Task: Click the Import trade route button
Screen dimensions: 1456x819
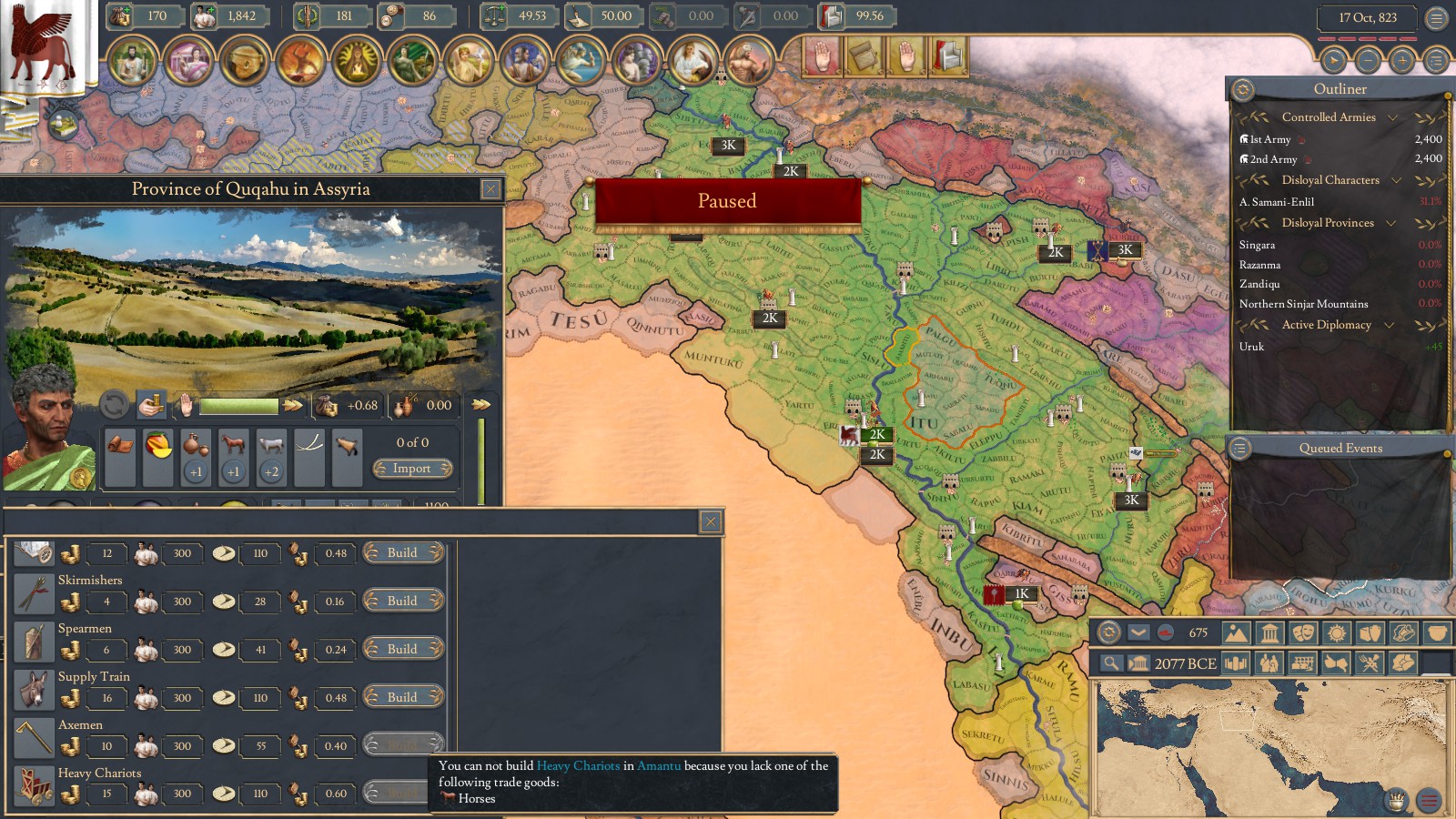Action: coord(412,468)
